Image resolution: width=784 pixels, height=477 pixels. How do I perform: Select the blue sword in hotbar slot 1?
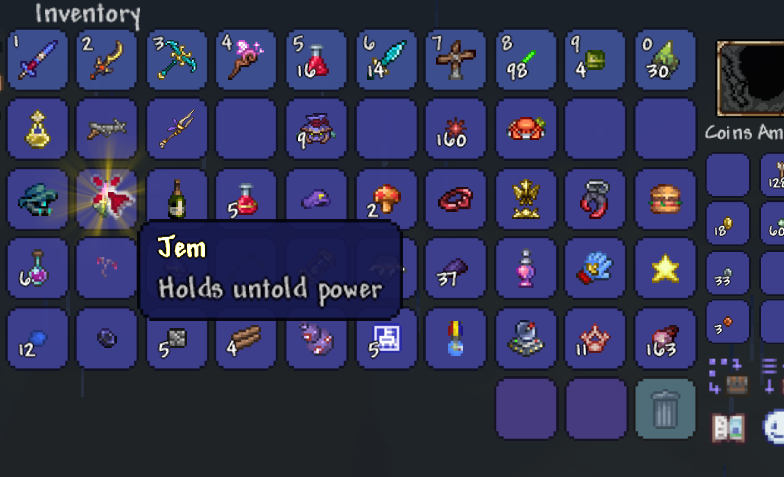(37, 60)
